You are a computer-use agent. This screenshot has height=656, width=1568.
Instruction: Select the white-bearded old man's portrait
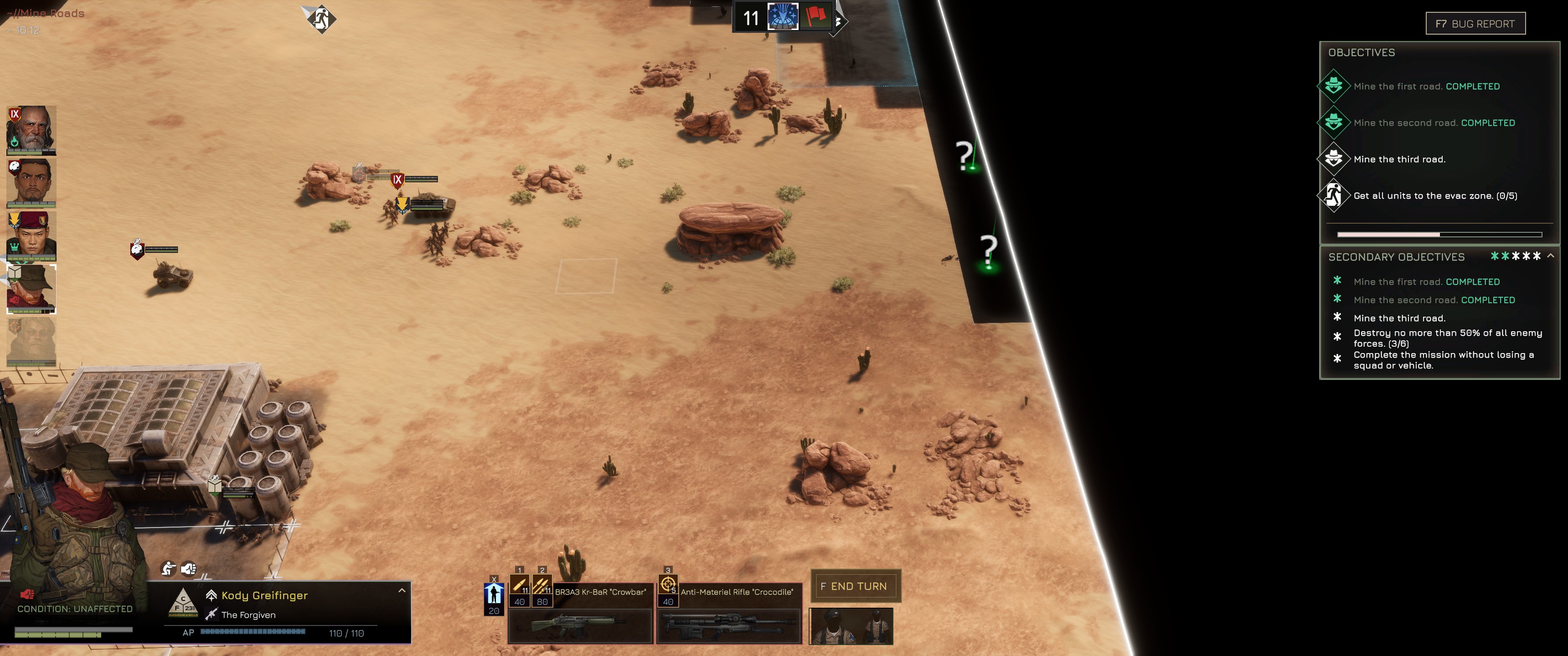[31, 130]
